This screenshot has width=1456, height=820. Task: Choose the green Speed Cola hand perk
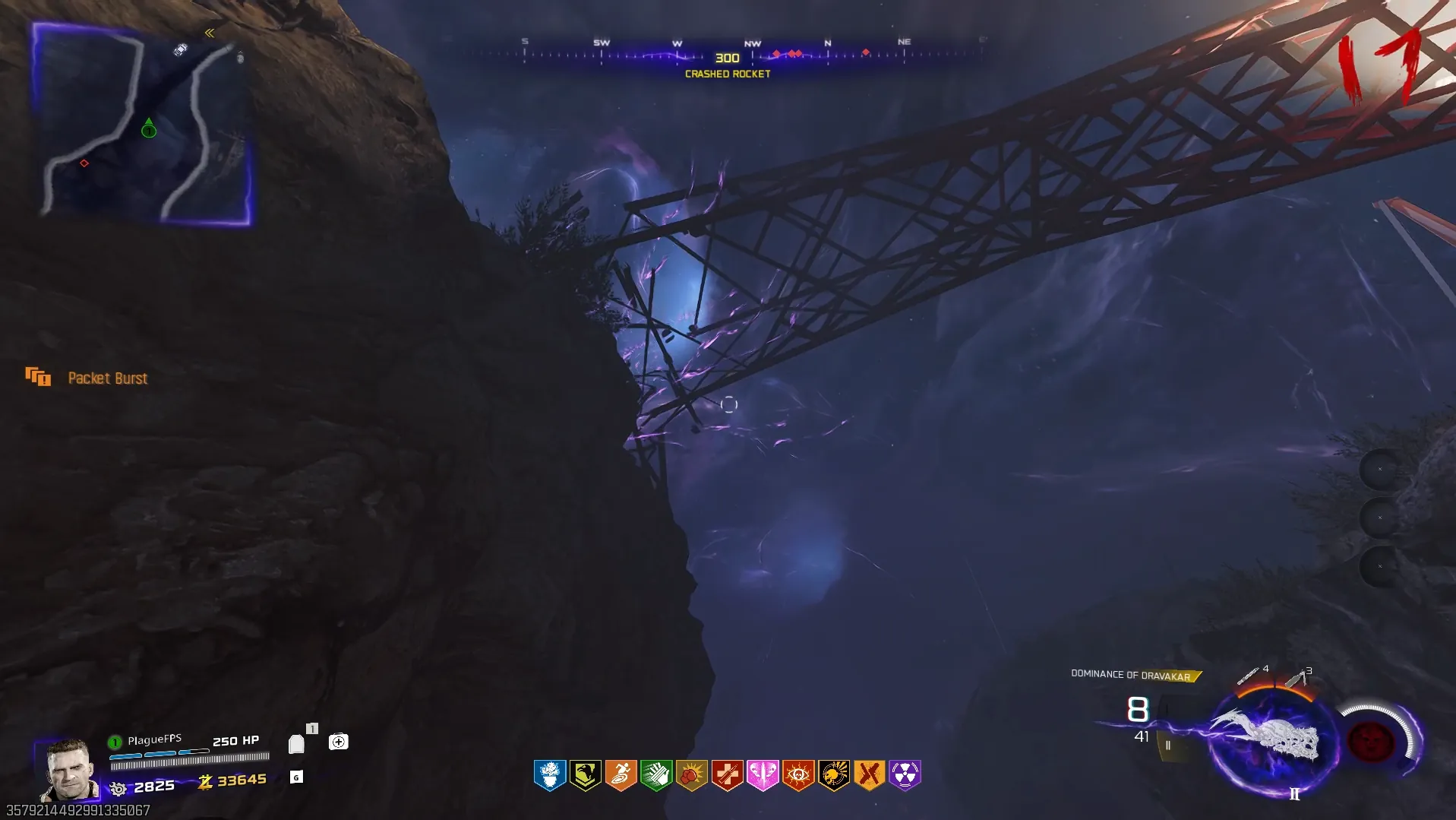click(656, 775)
